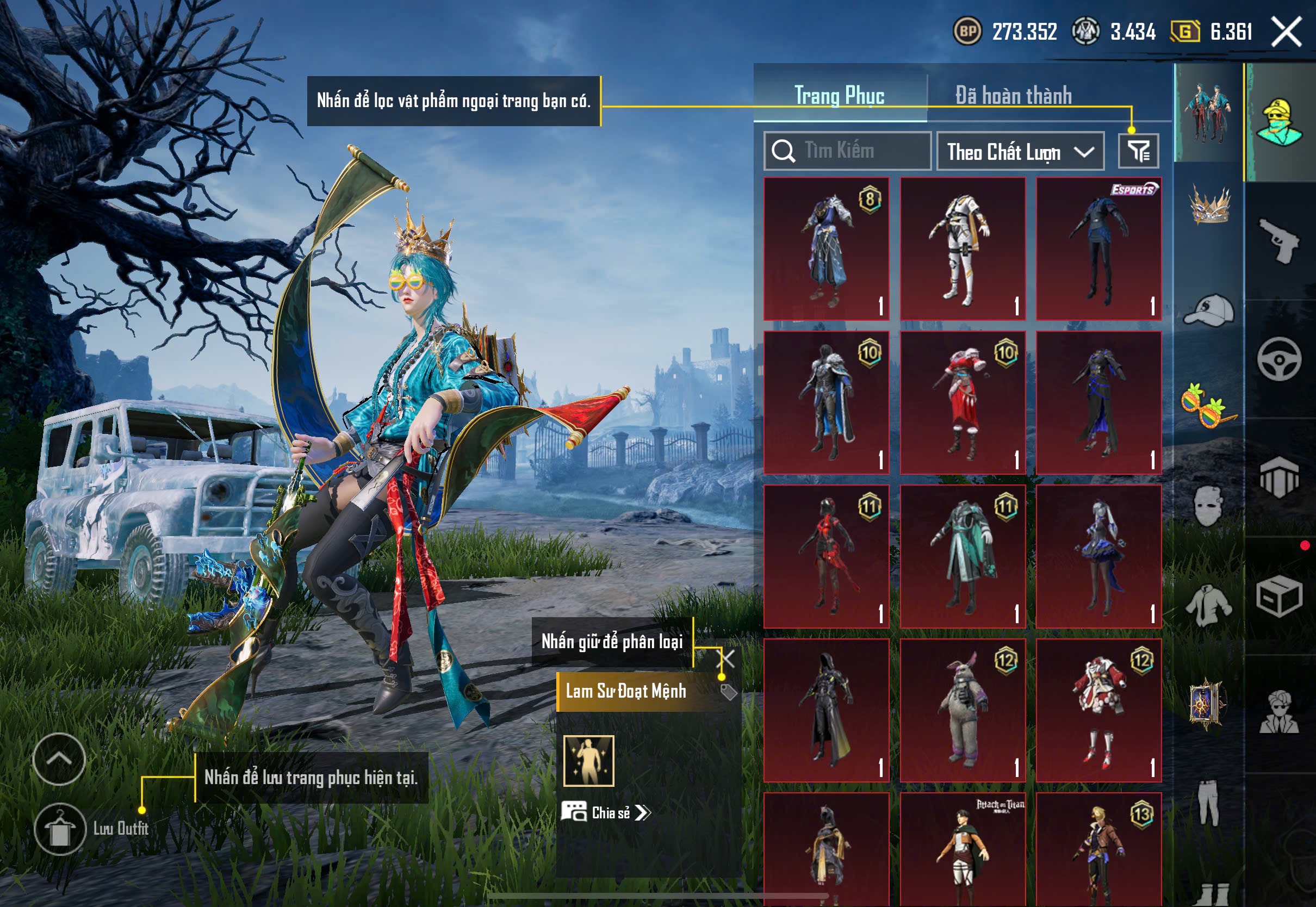
Task: Play the Lam Sư Đoạt Mệnh emote icon
Action: 589,760
